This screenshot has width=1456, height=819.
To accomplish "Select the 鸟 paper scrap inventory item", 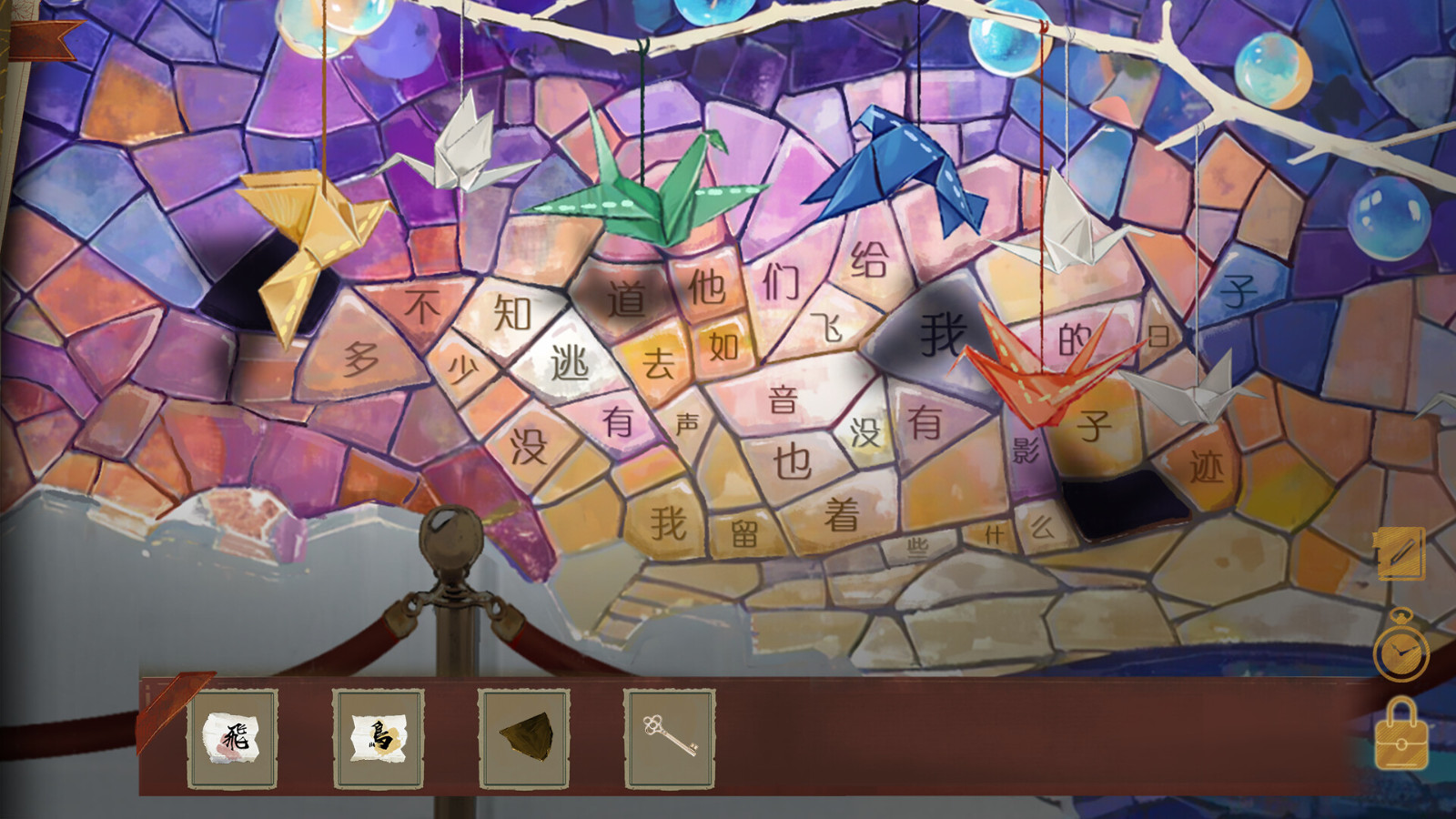I will click(379, 739).
